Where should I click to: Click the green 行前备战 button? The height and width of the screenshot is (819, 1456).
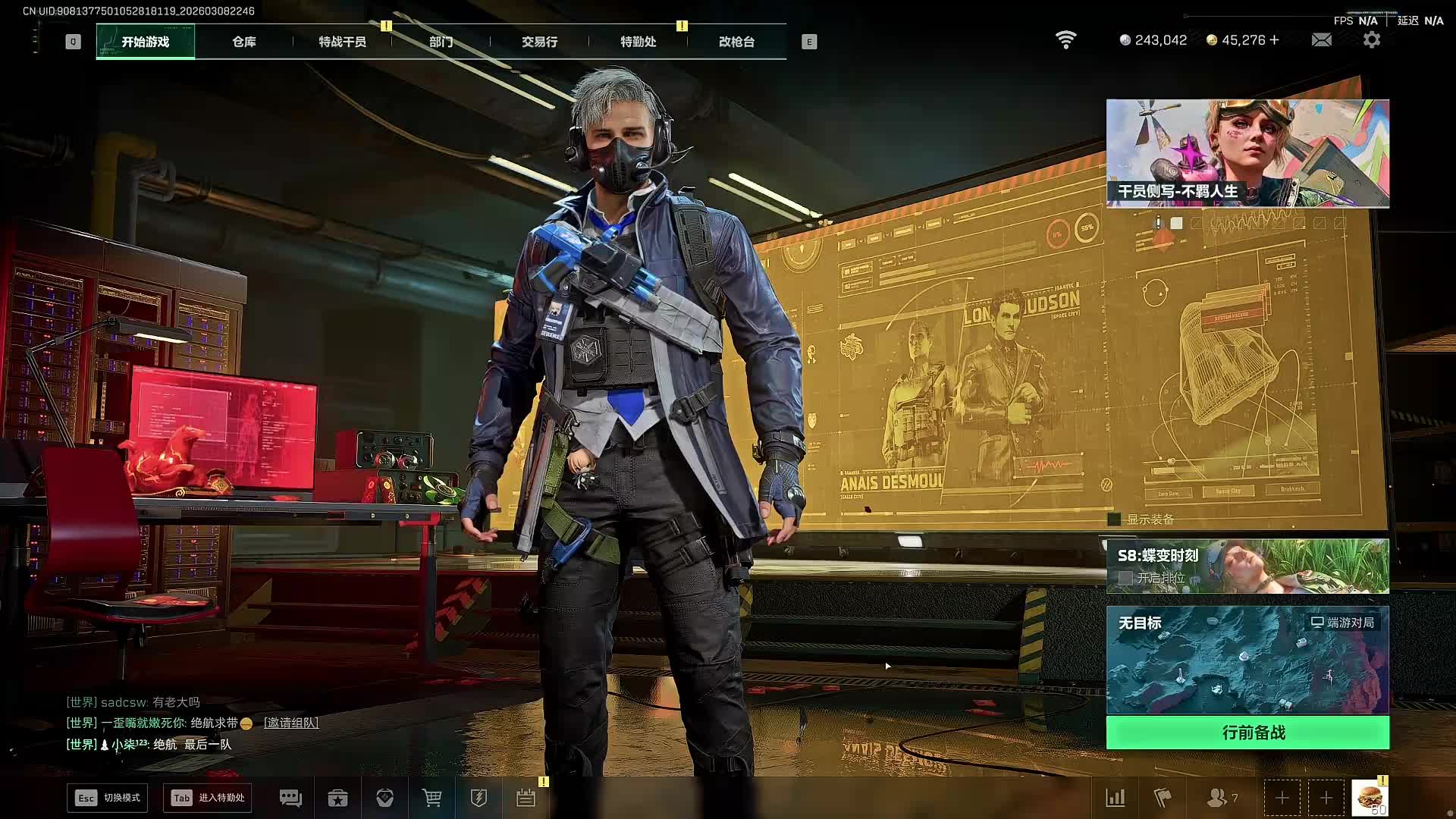click(1247, 733)
